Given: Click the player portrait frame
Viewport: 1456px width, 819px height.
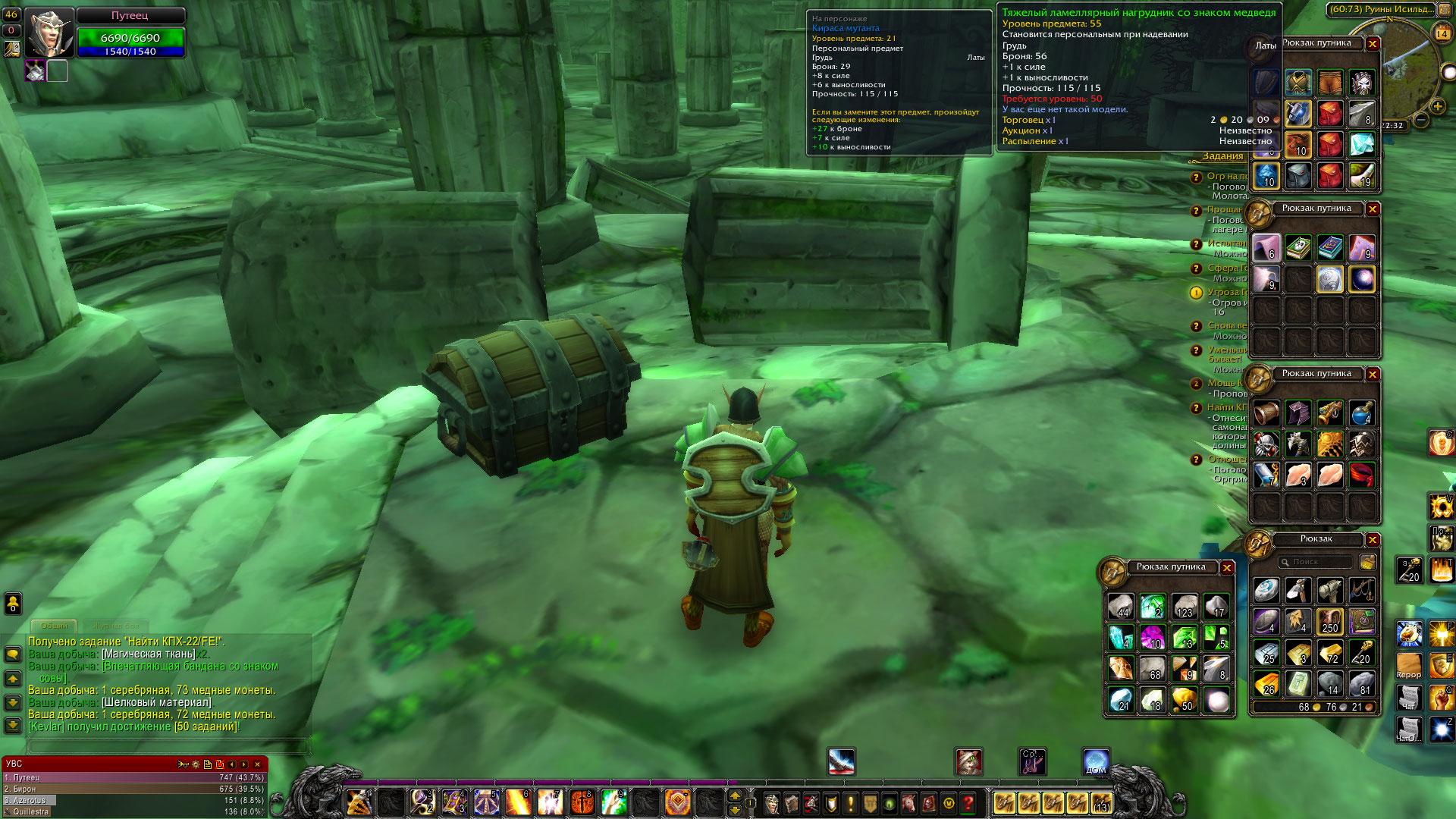Looking at the screenshot, I should [49, 32].
